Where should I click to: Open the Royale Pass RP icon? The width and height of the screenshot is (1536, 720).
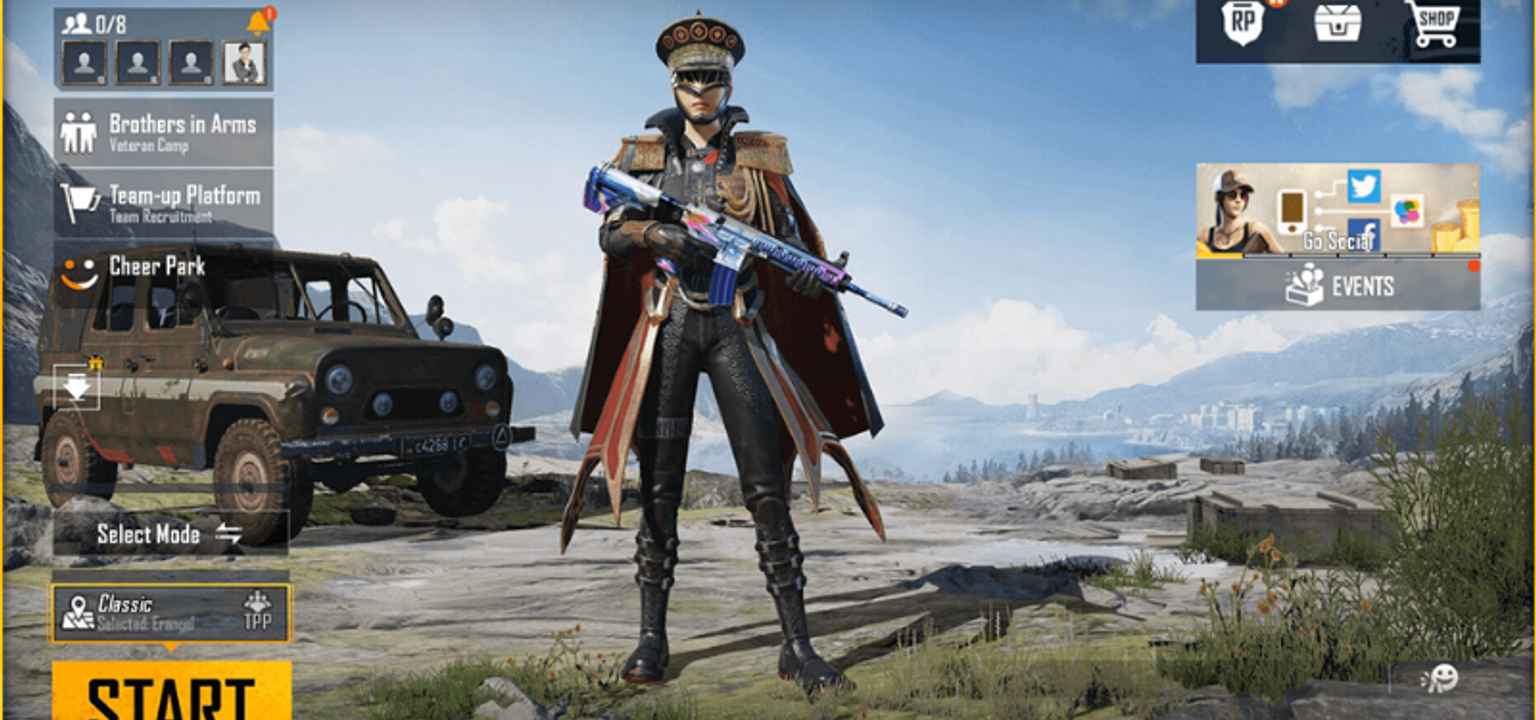coord(1240,25)
